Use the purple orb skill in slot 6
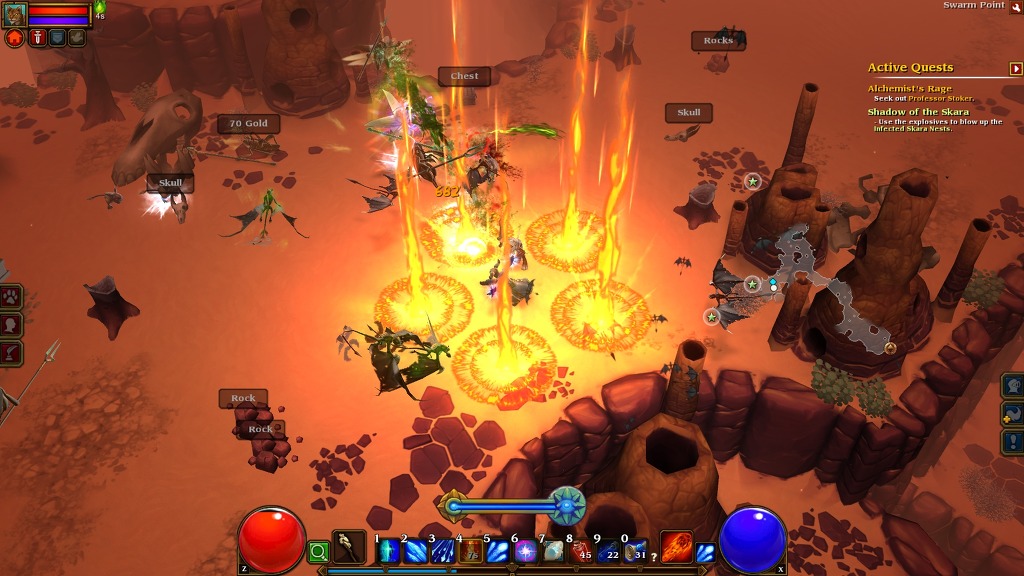This screenshot has width=1024, height=576. click(525, 551)
